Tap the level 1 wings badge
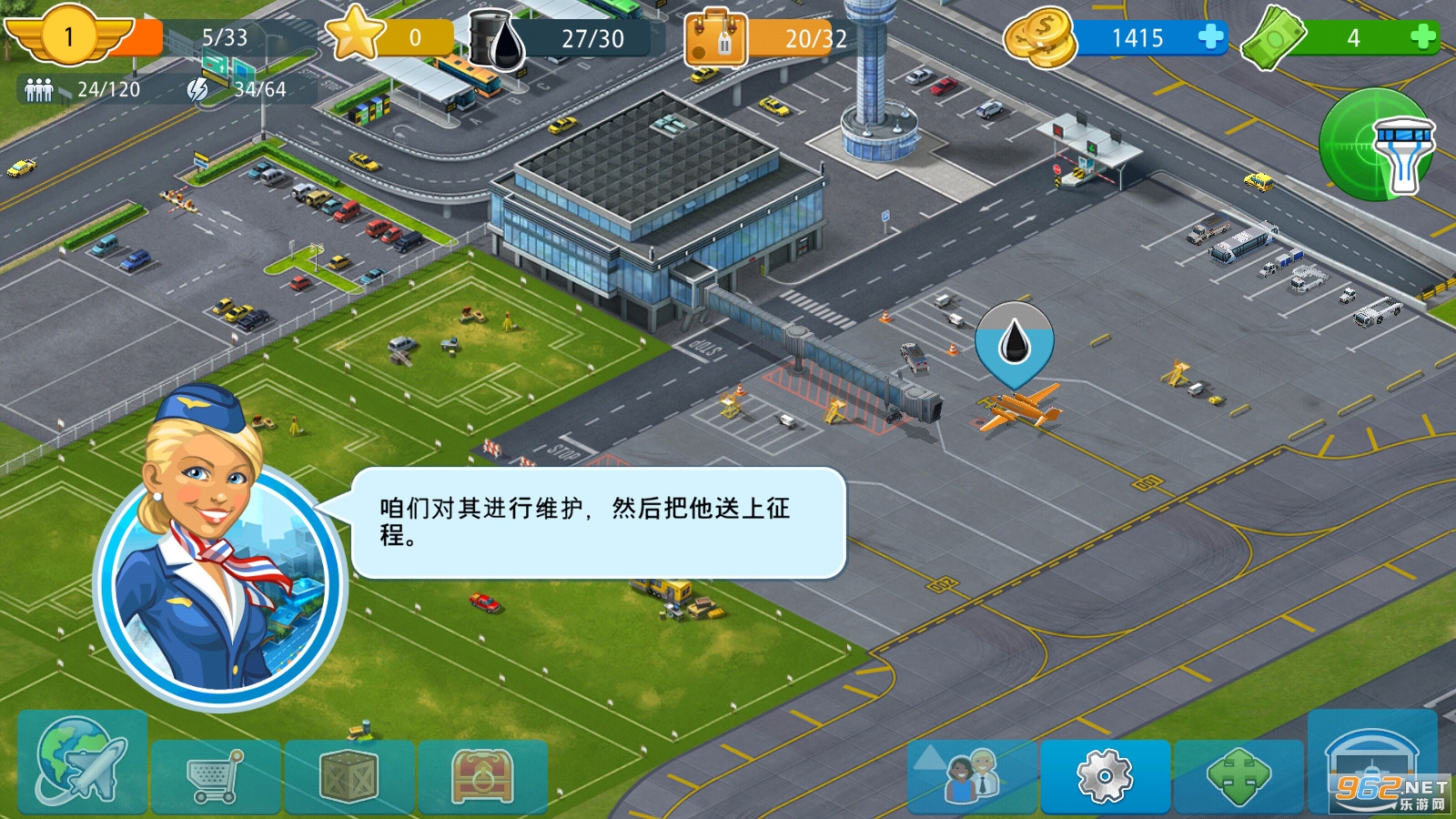The image size is (1456, 819). click(x=68, y=36)
